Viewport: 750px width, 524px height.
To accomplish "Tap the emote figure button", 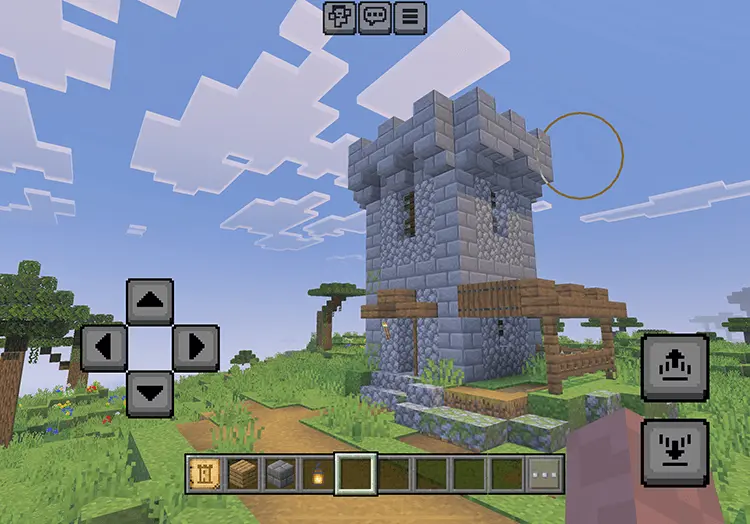I will point(340,18).
